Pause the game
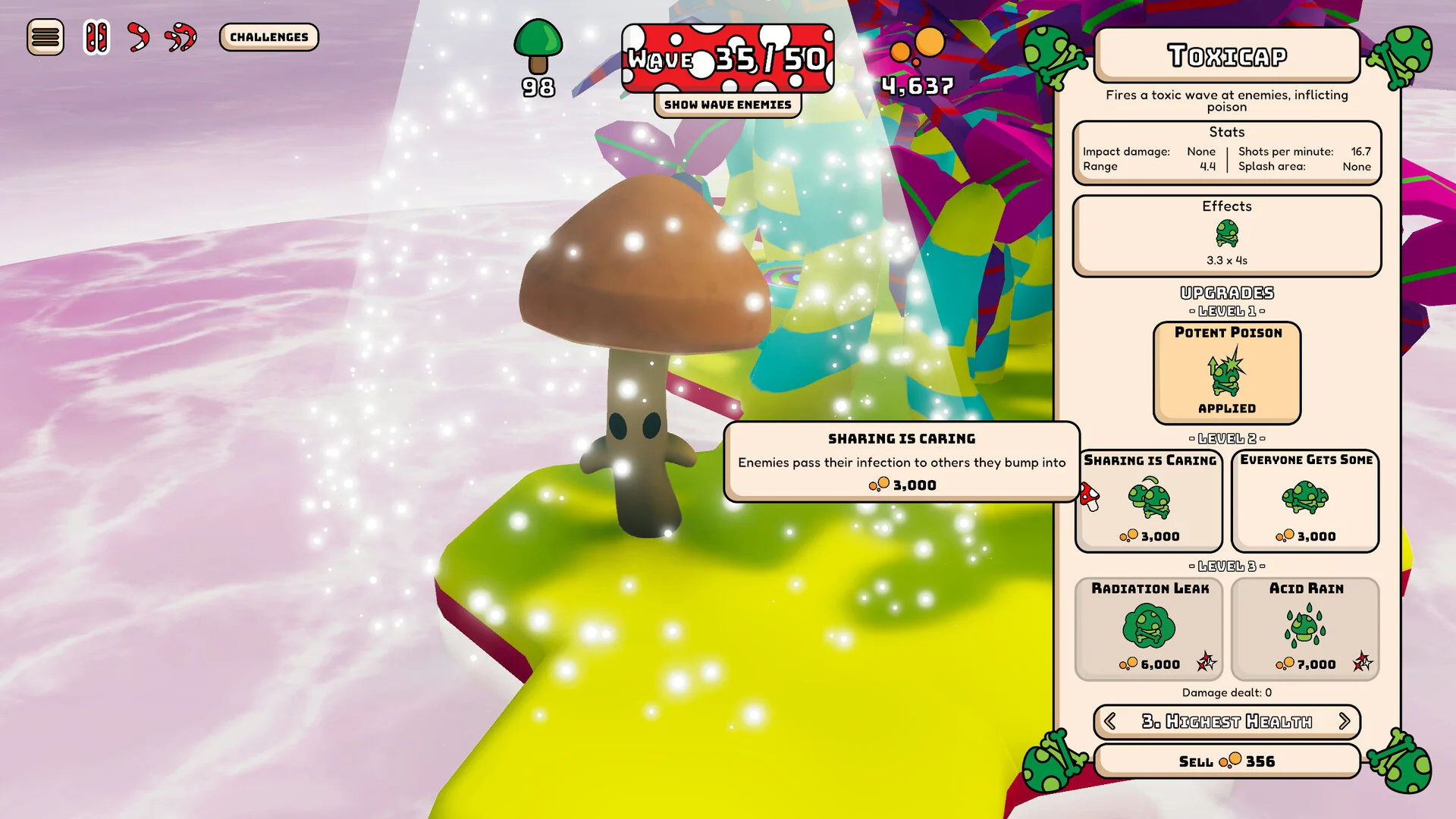1456x819 pixels. pyautogui.click(x=96, y=37)
